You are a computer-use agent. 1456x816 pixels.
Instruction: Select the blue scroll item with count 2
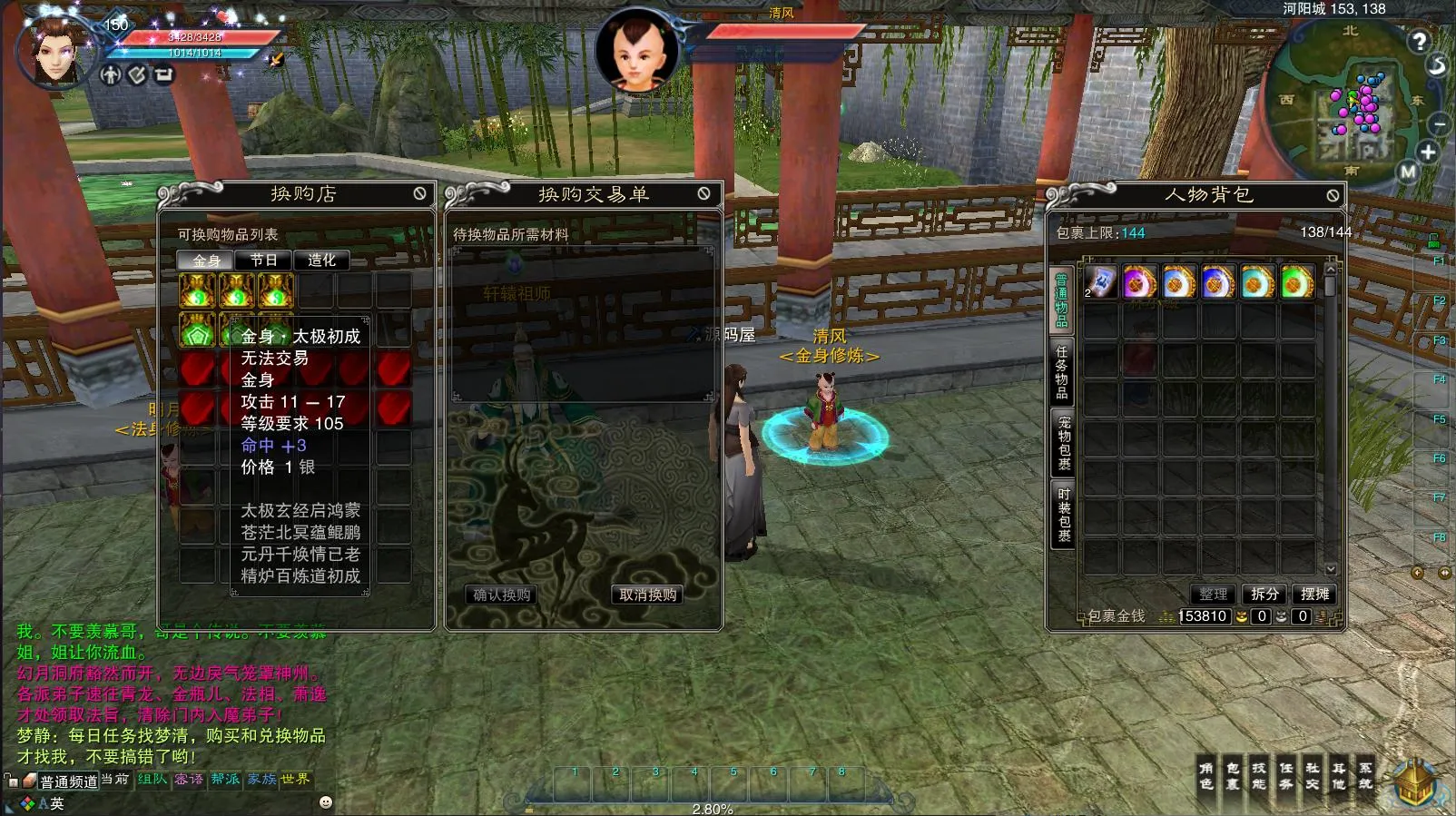pyautogui.click(x=1100, y=283)
